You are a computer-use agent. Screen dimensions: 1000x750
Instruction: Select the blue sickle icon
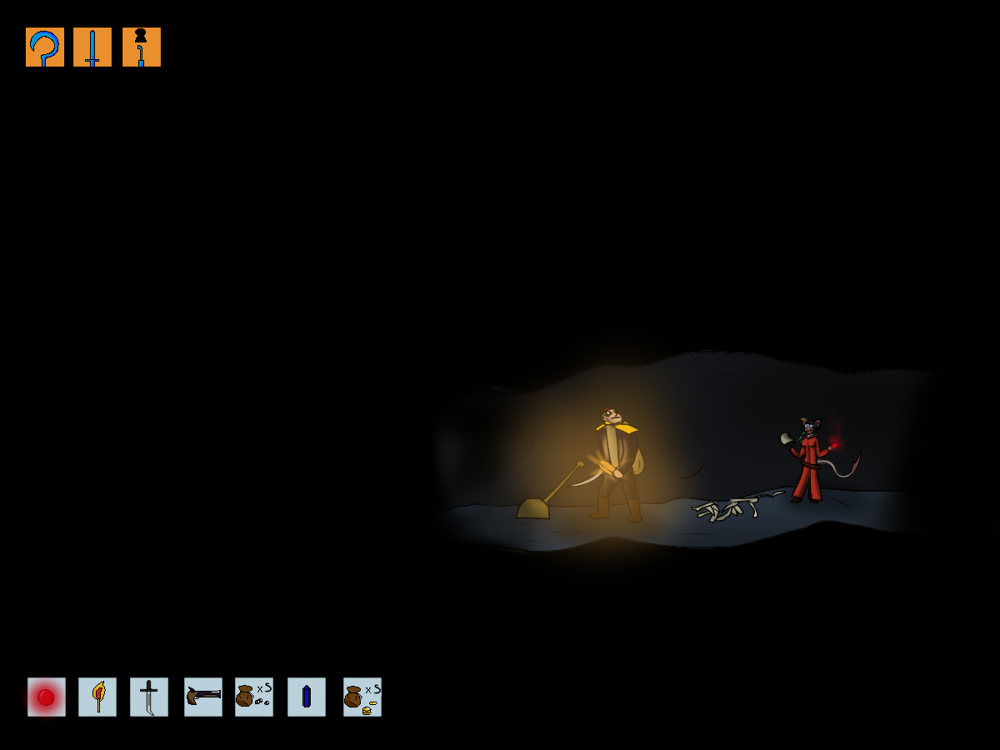(45, 47)
